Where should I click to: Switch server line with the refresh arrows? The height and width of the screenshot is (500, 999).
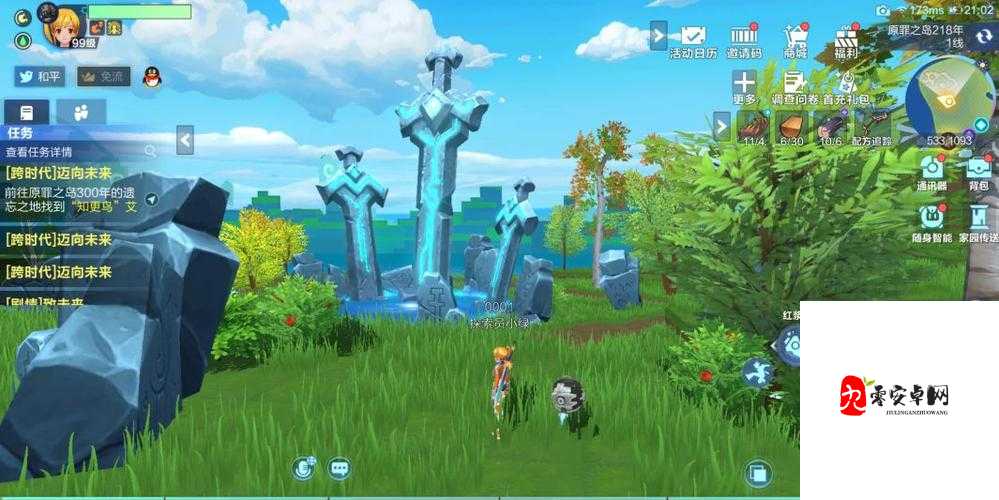(983, 36)
